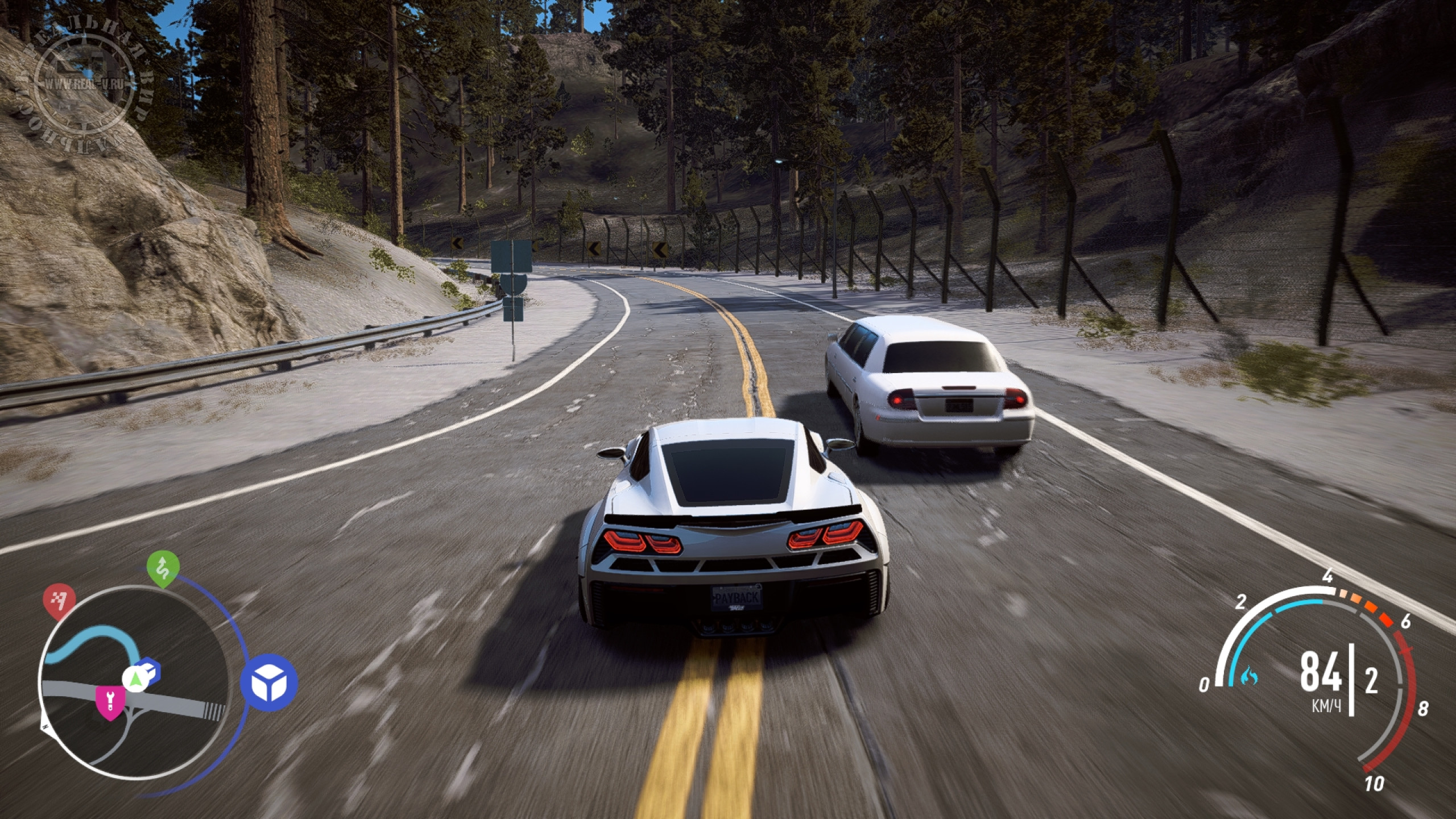Select the pink wrench garage marker
This screenshot has height=819, width=1456.
click(x=109, y=701)
